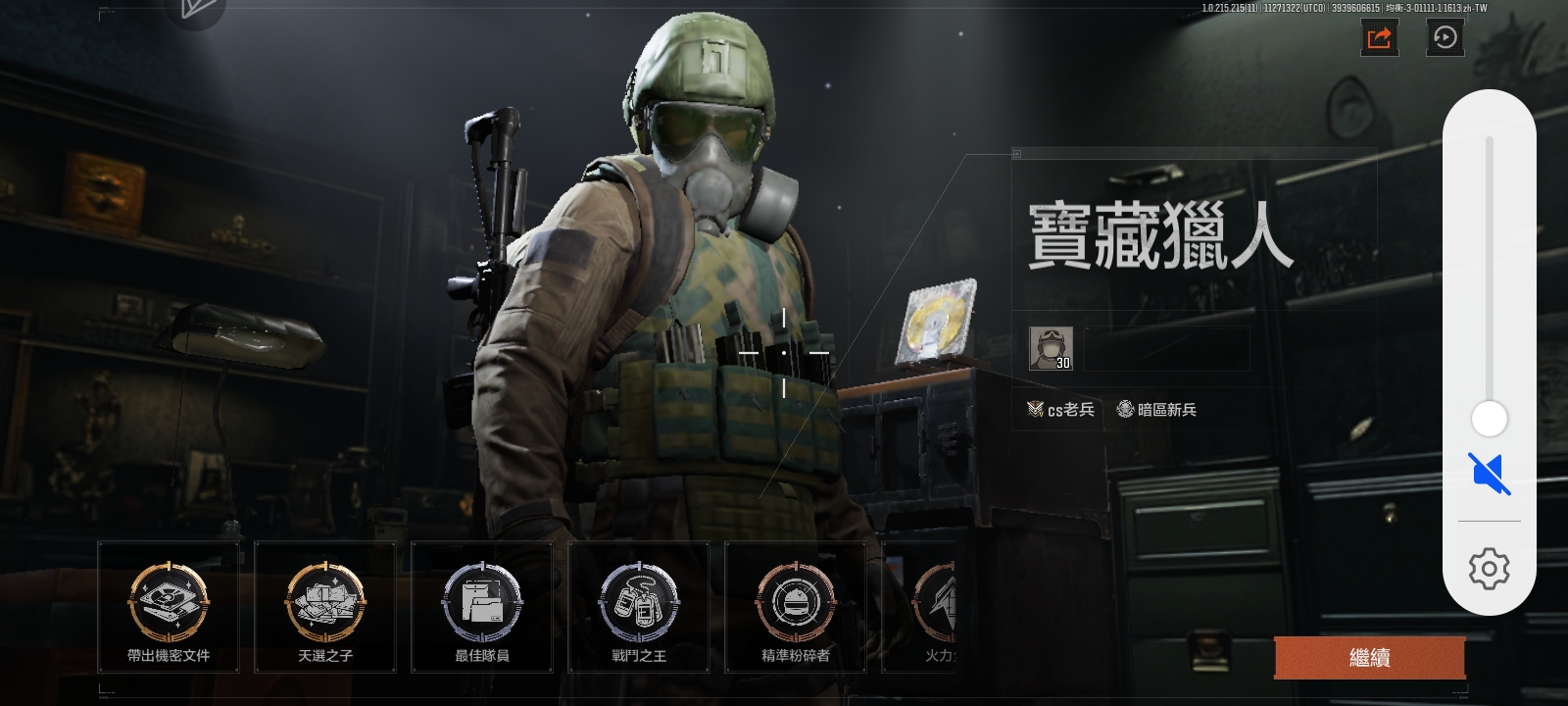Screen dimensions: 1568x706
Task: Click the level 30 player avatar
Action: click(x=1051, y=348)
